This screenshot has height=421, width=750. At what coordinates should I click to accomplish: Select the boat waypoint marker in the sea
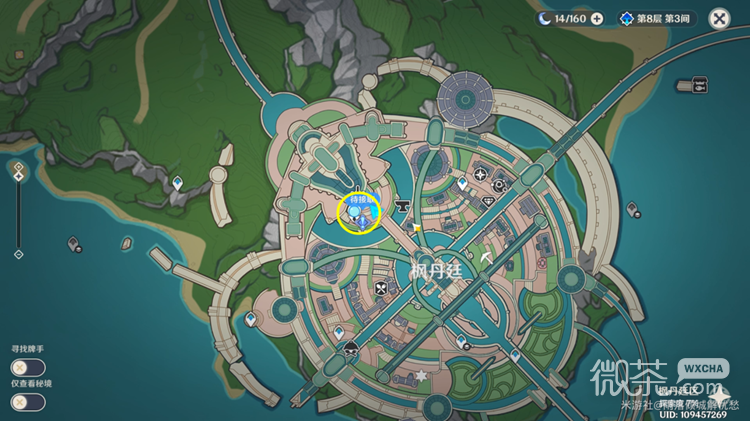click(74, 243)
